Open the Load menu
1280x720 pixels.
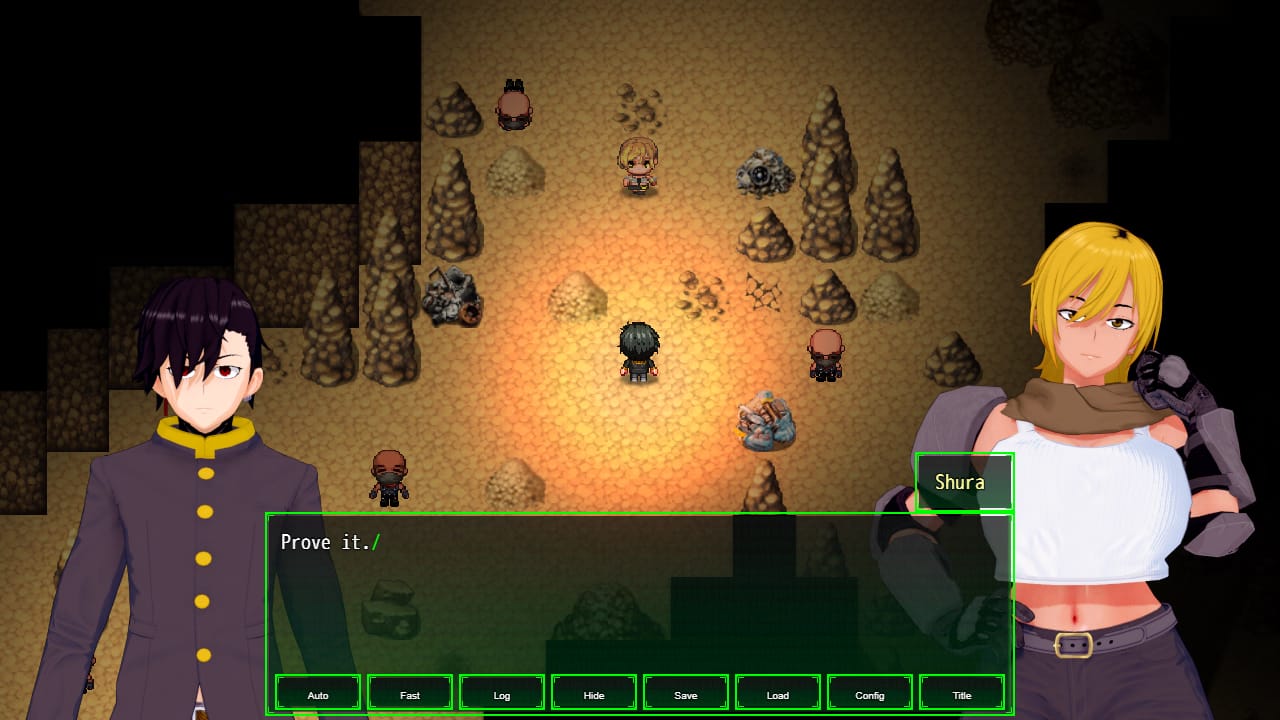(778, 693)
